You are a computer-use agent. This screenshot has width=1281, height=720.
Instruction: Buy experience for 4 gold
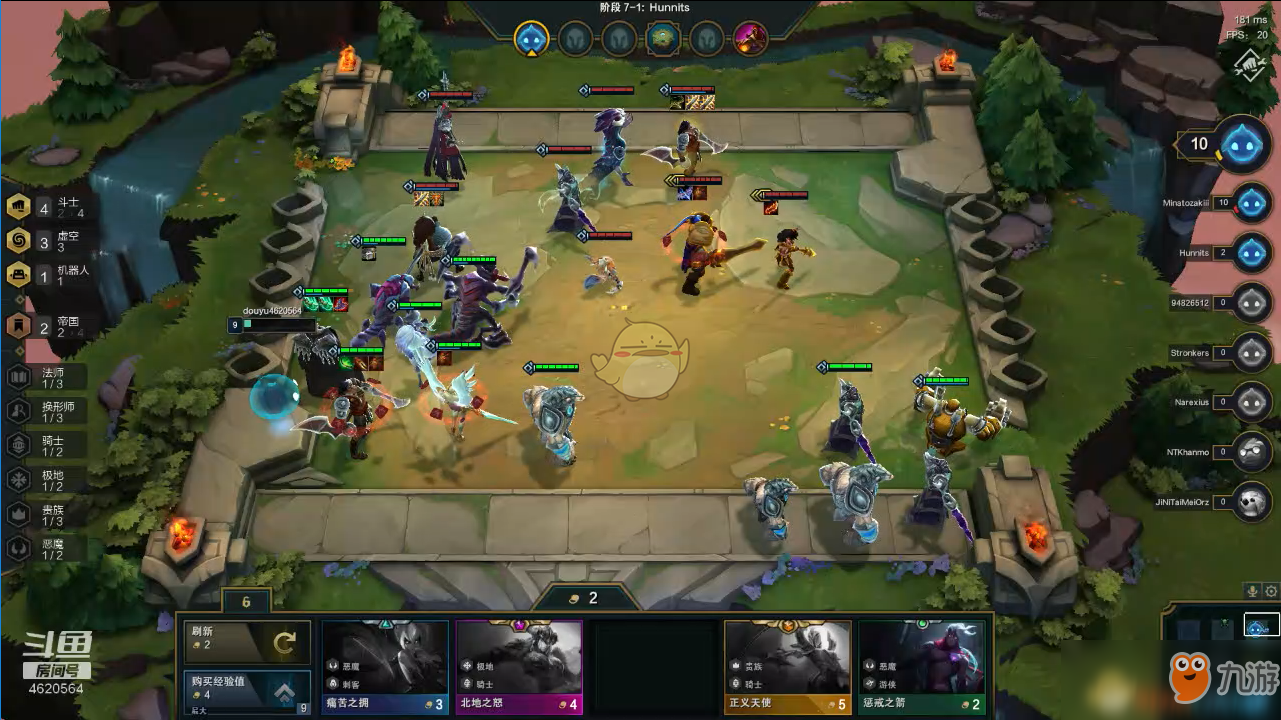pos(246,691)
